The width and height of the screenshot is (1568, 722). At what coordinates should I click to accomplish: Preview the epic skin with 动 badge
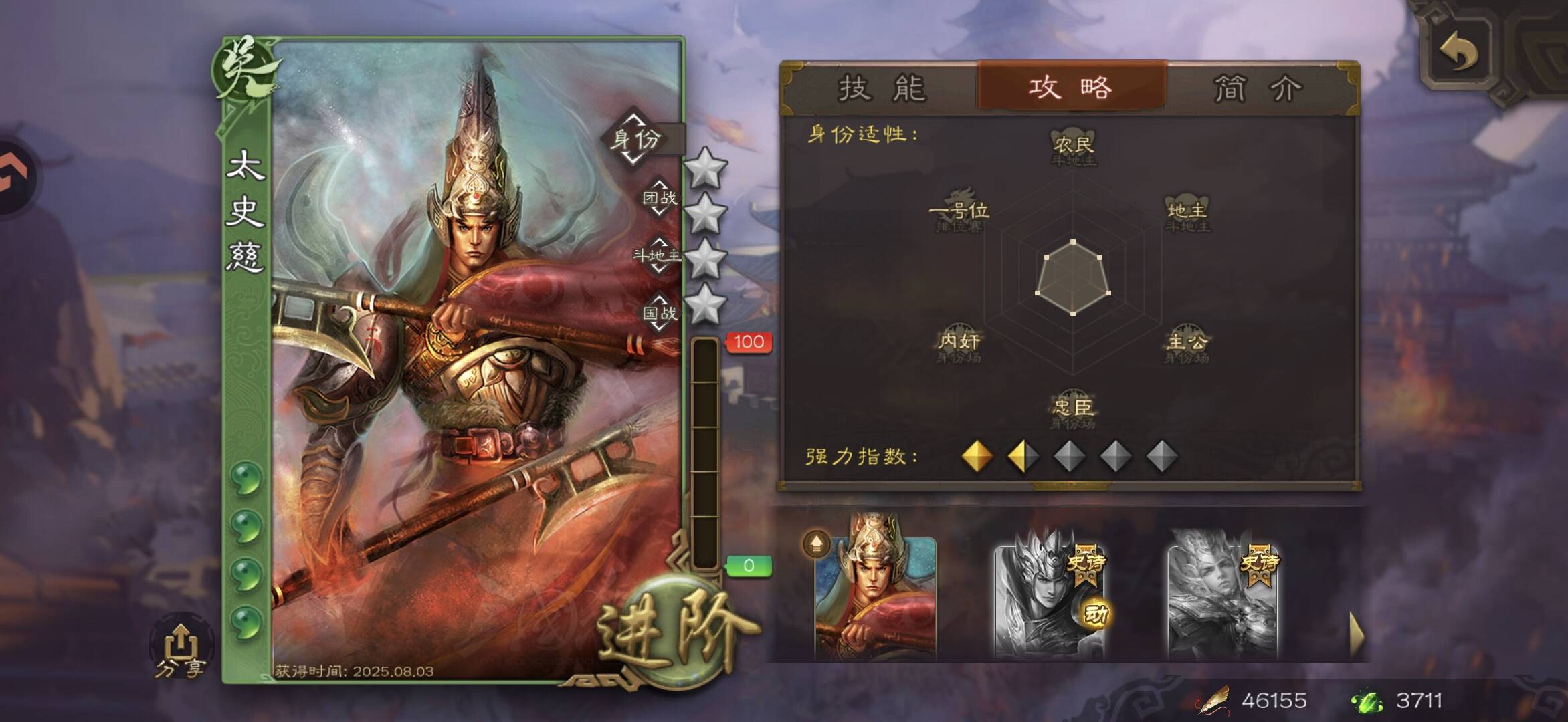click(x=1049, y=595)
